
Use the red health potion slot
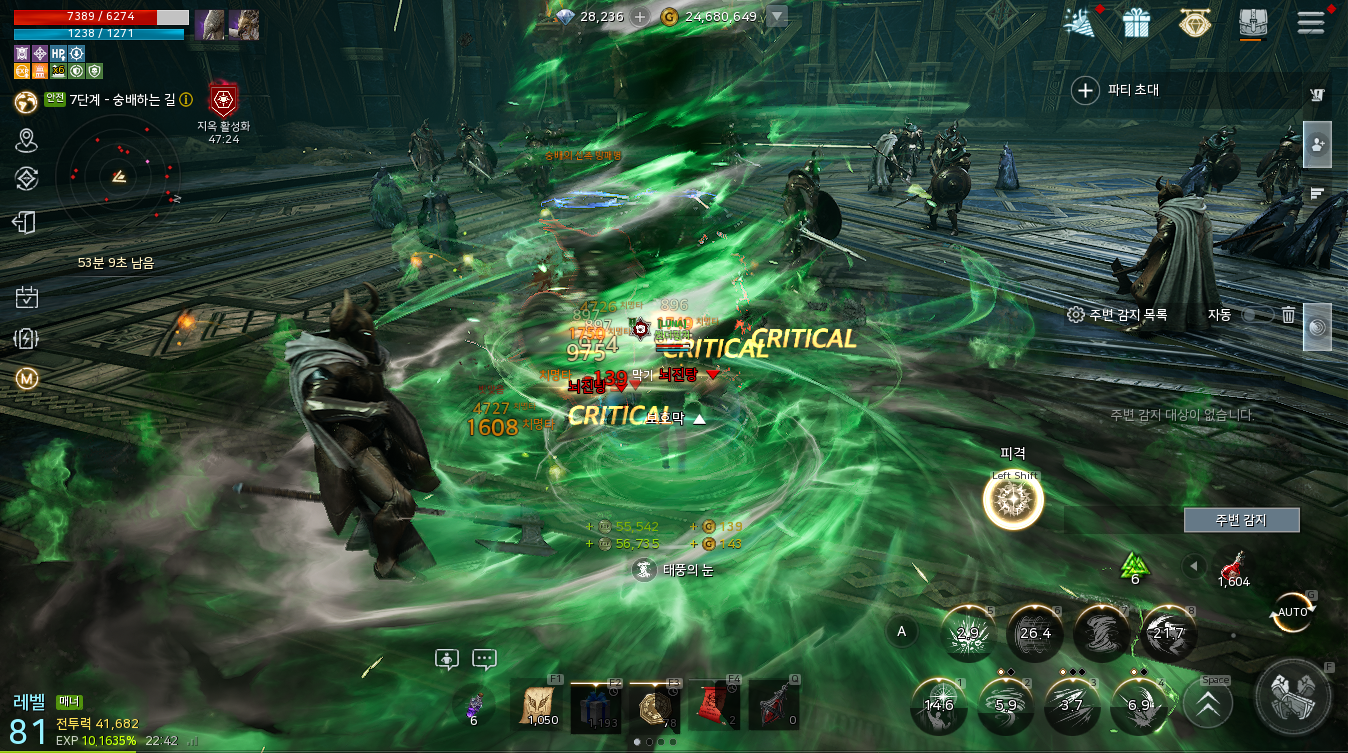[1233, 567]
